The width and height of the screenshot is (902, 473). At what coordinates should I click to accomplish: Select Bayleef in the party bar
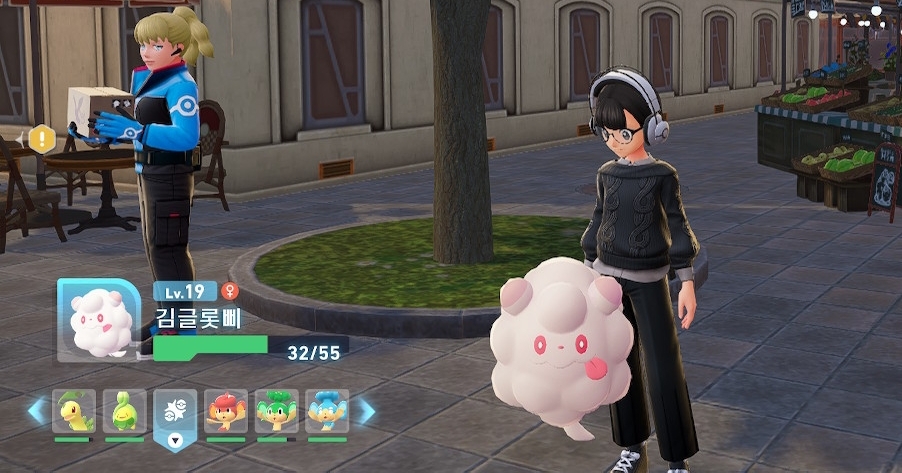(x=74, y=411)
